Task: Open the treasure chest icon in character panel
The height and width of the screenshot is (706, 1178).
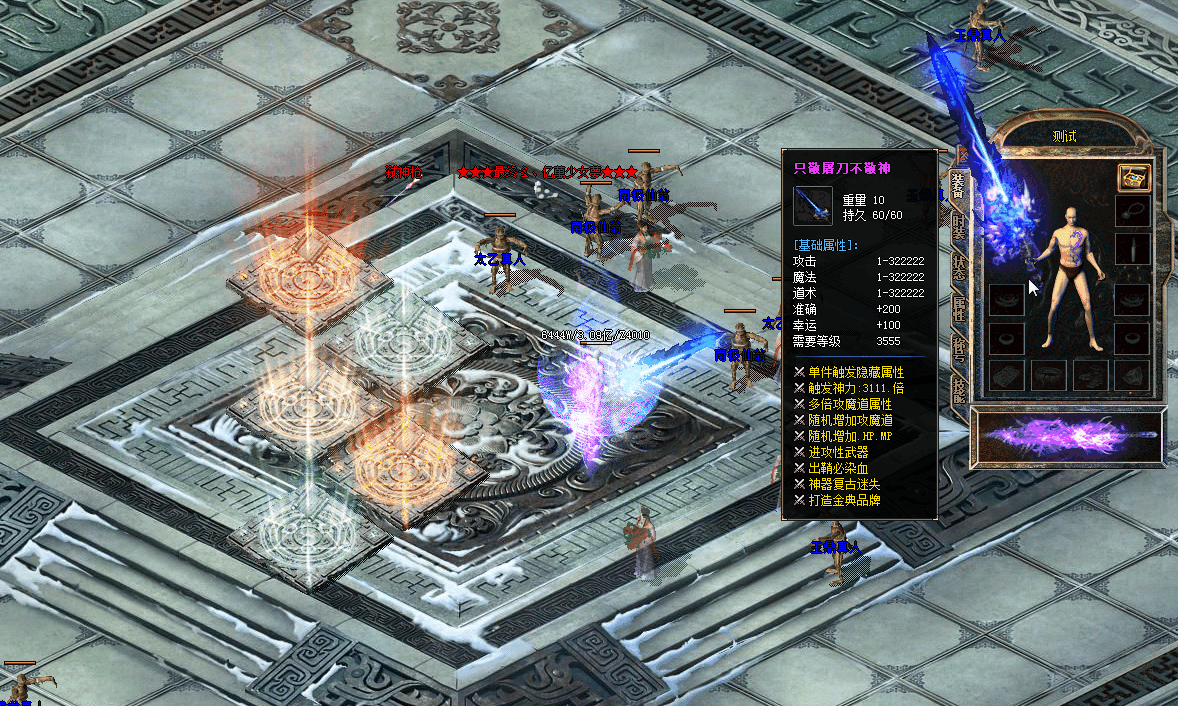Action: point(1133,178)
